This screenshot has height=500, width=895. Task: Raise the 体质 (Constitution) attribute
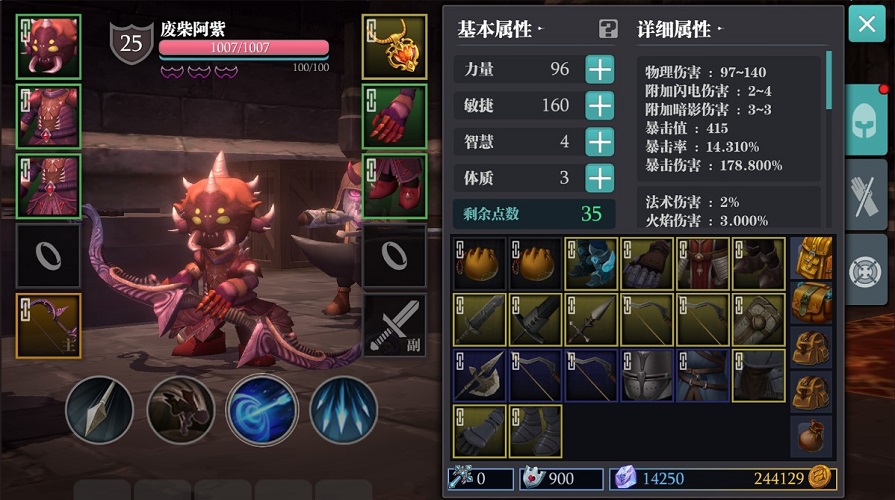click(x=599, y=179)
